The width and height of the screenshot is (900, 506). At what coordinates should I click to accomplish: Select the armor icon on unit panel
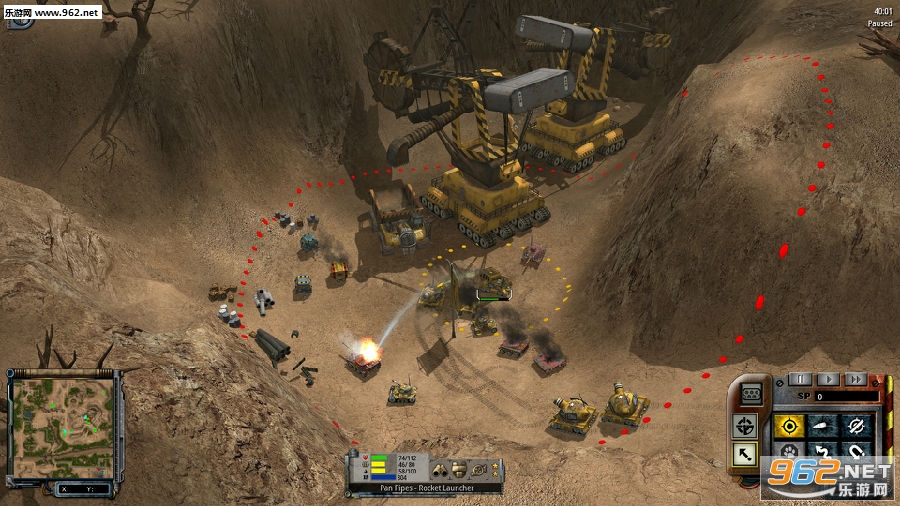click(x=458, y=469)
